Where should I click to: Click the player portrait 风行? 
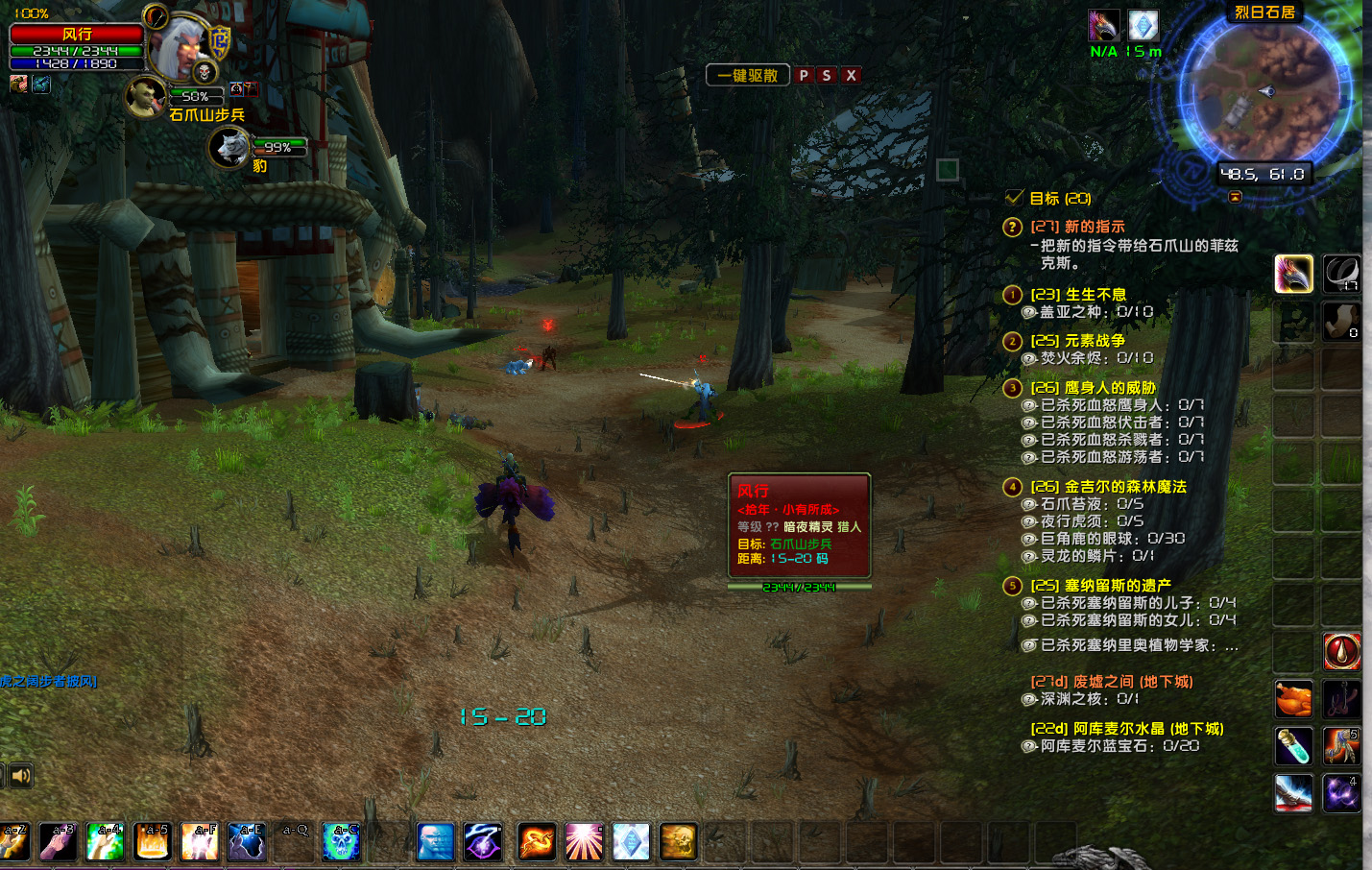pyautogui.click(x=181, y=45)
